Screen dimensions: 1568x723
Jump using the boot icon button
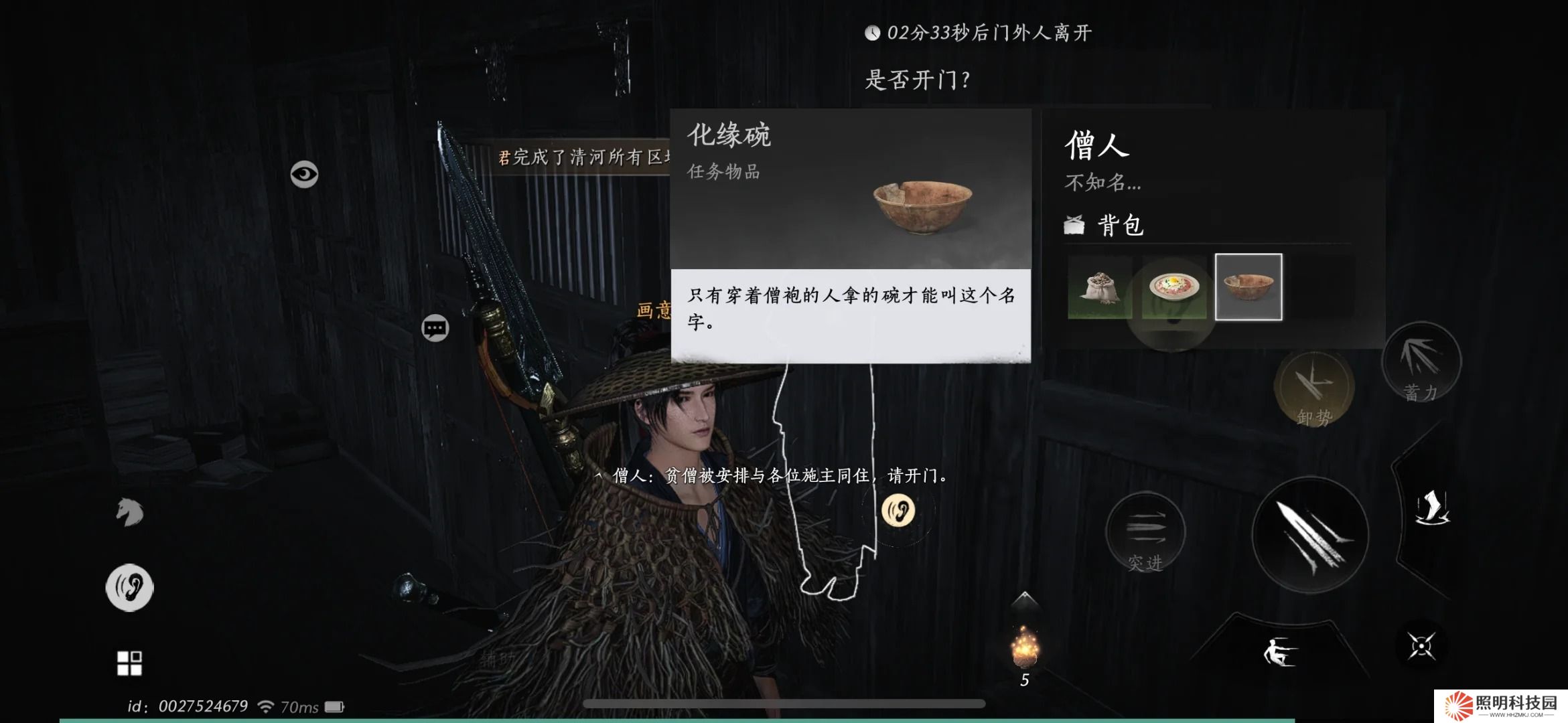pyautogui.click(x=1432, y=507)
